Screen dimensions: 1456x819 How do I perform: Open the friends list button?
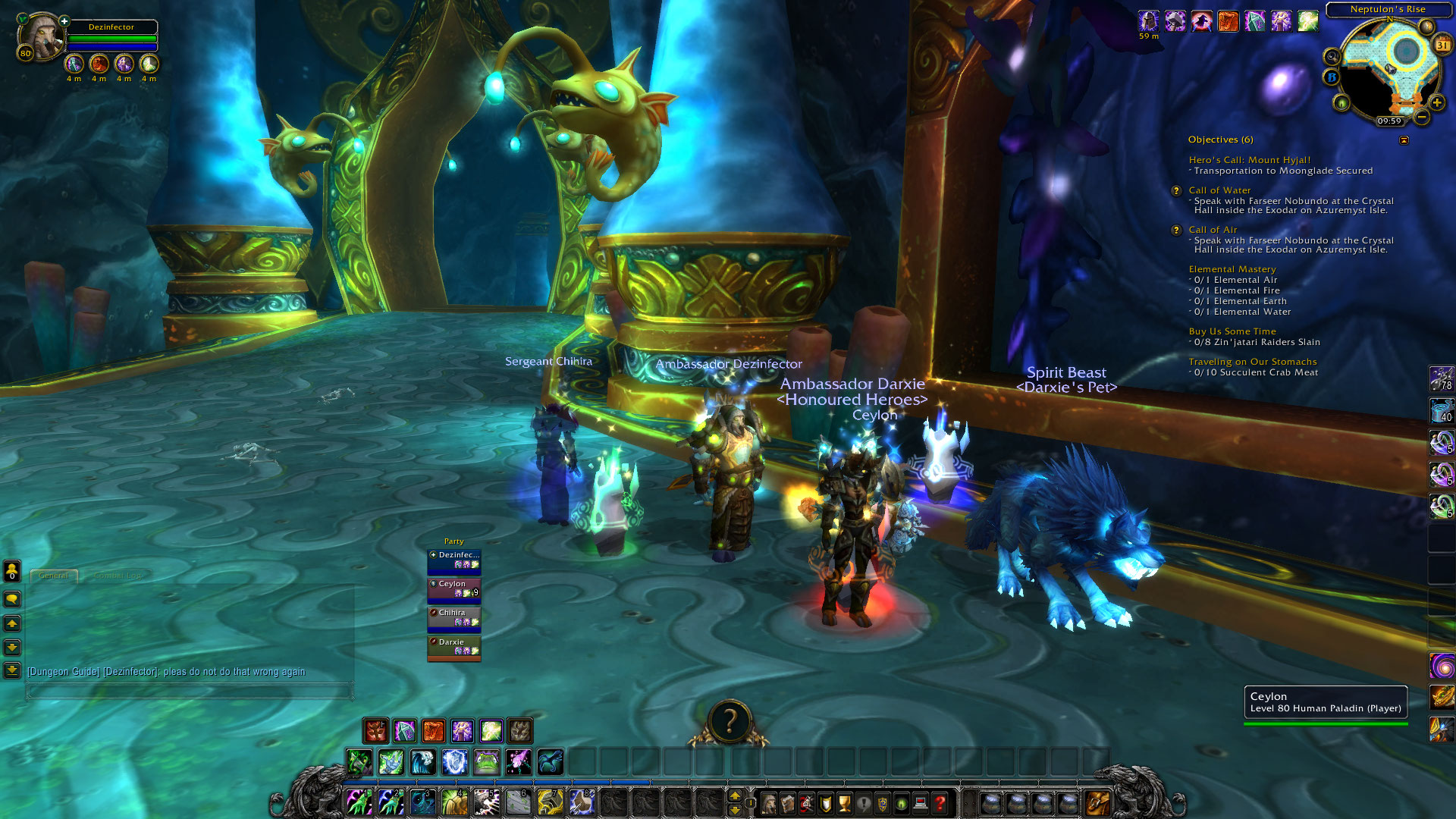(x=12, y=570)
